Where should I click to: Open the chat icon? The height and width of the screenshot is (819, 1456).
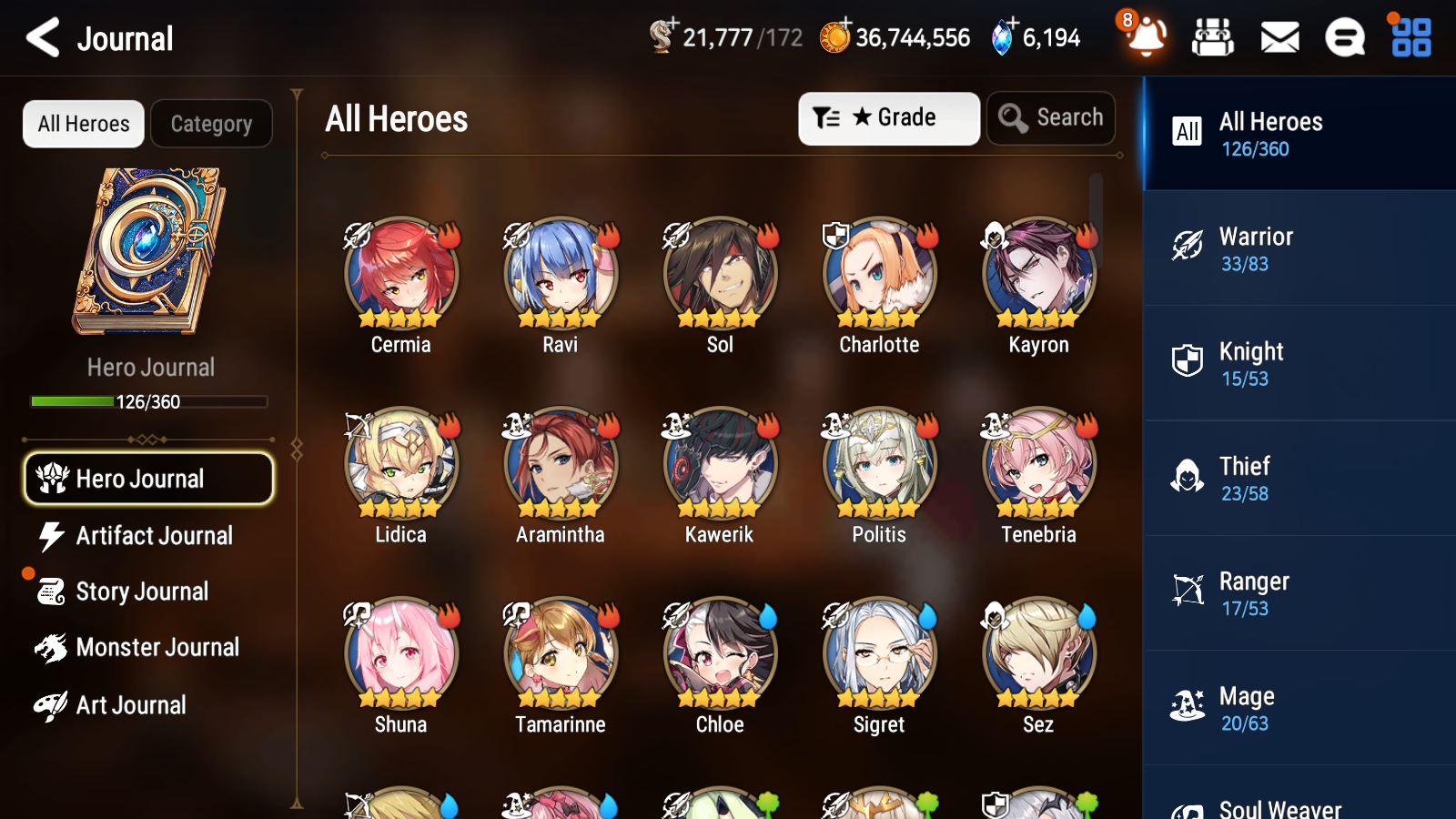[x=1344, y=37]
